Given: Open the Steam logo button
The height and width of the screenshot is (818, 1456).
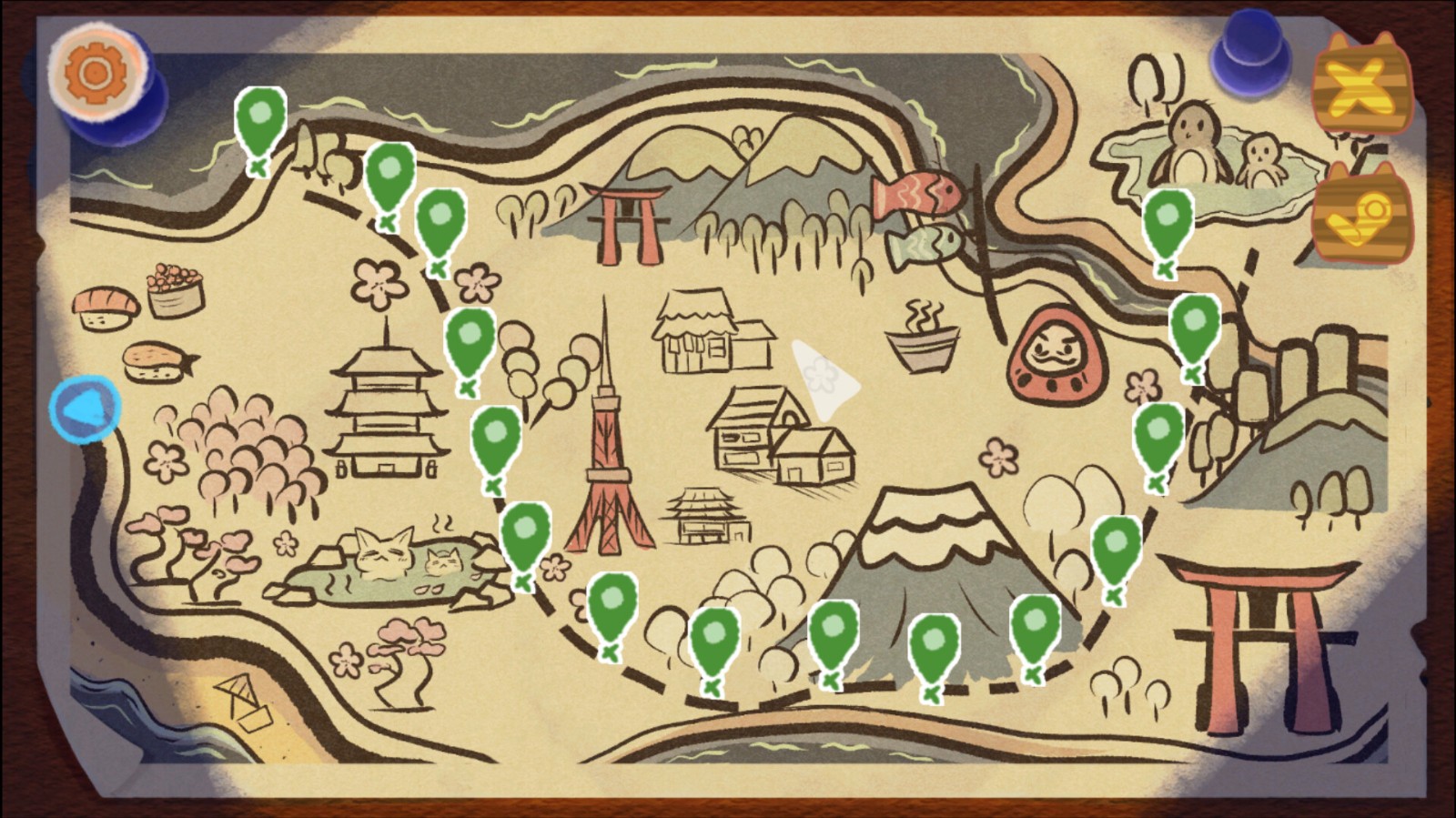Looking at the screenshot, I should [x=1360, y=215].
